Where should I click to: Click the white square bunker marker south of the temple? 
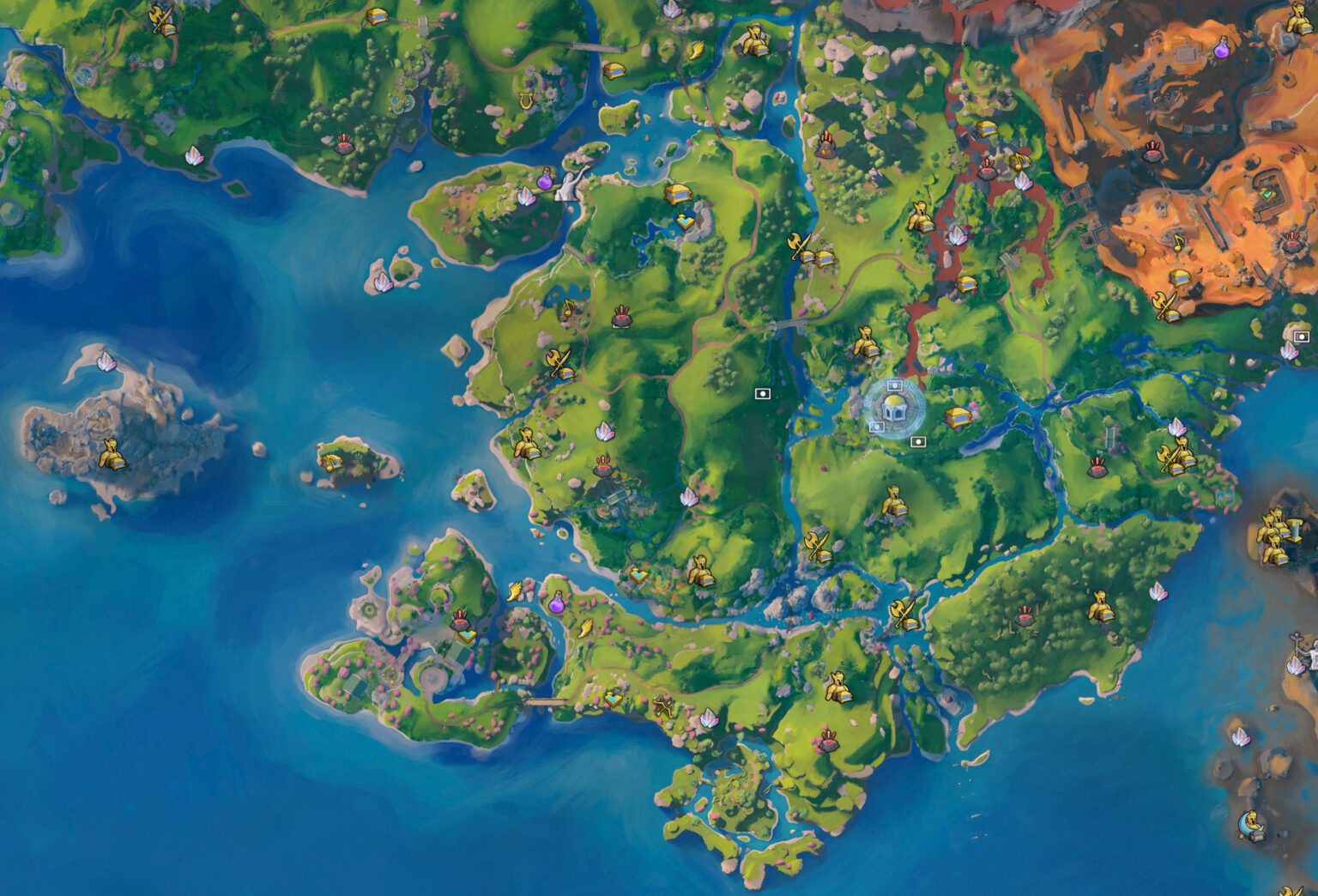[x=918, y=441]
